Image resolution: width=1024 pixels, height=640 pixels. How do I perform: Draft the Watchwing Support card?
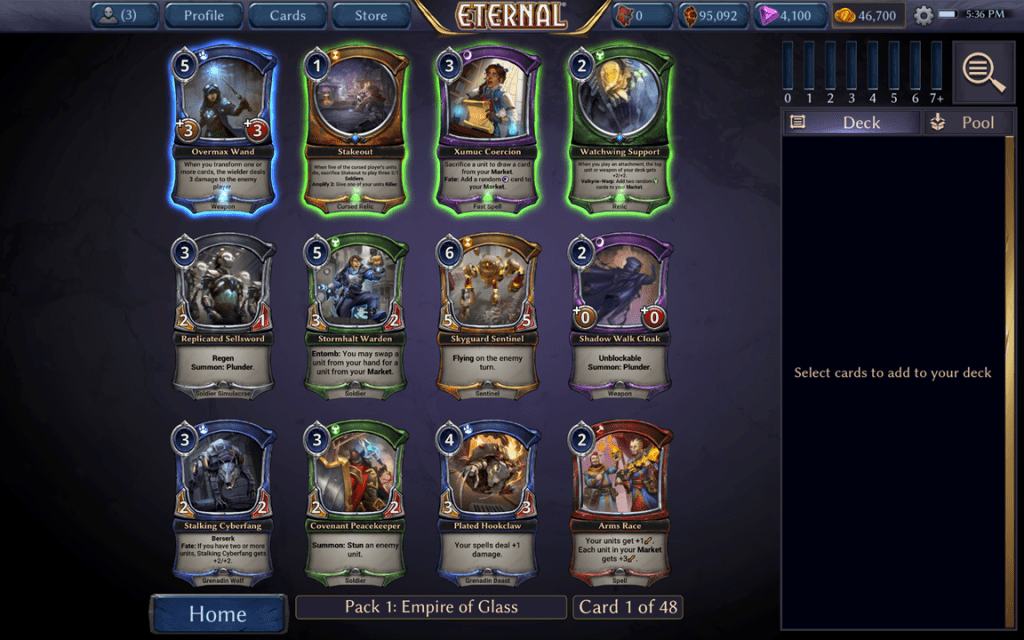point(621,130)
